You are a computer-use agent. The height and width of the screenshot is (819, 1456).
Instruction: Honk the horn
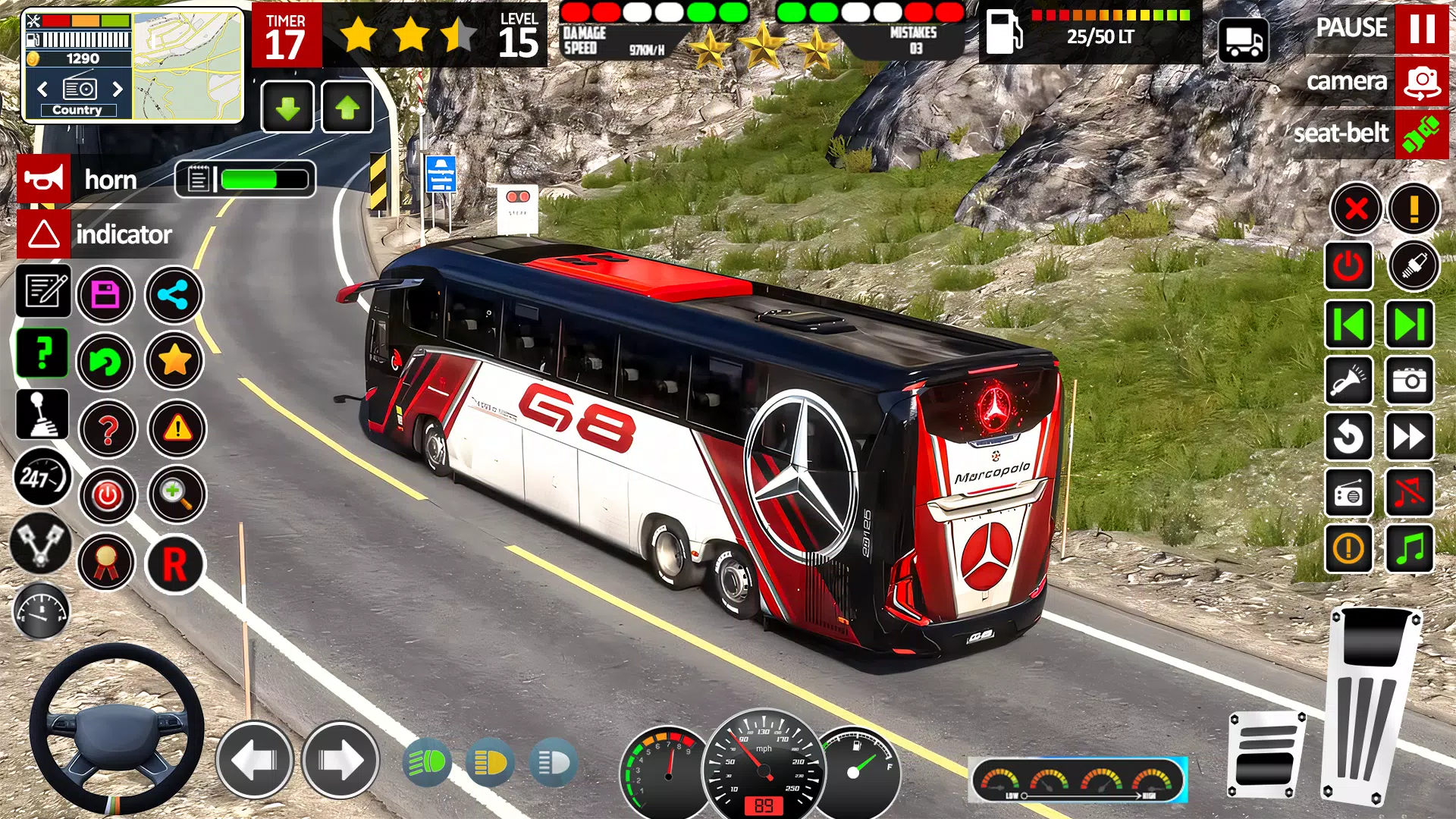[x=43, y=179]
